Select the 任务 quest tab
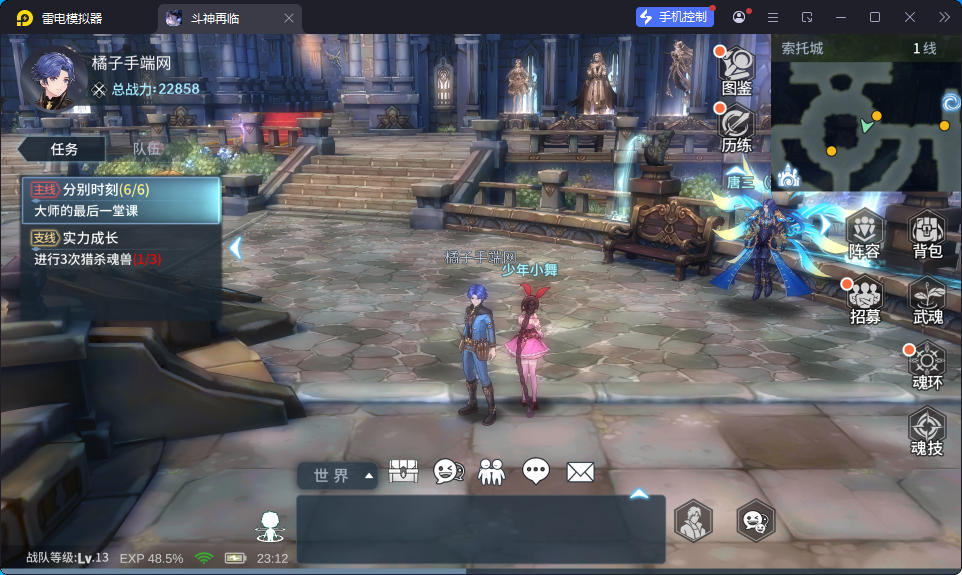962x575 pixels. pyautogui.click(x=64, y=148)
